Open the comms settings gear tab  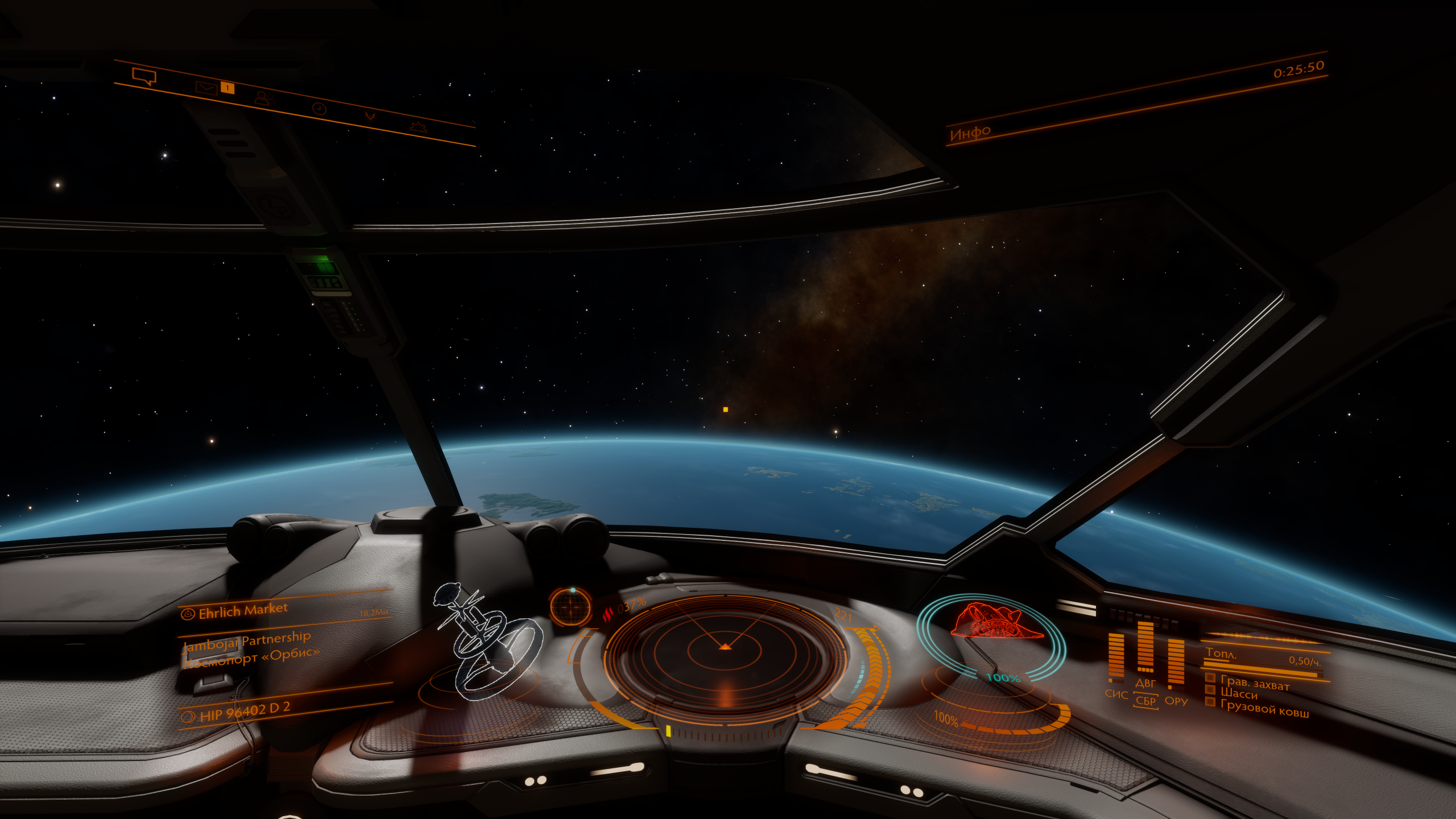click(x=419, y=126)
